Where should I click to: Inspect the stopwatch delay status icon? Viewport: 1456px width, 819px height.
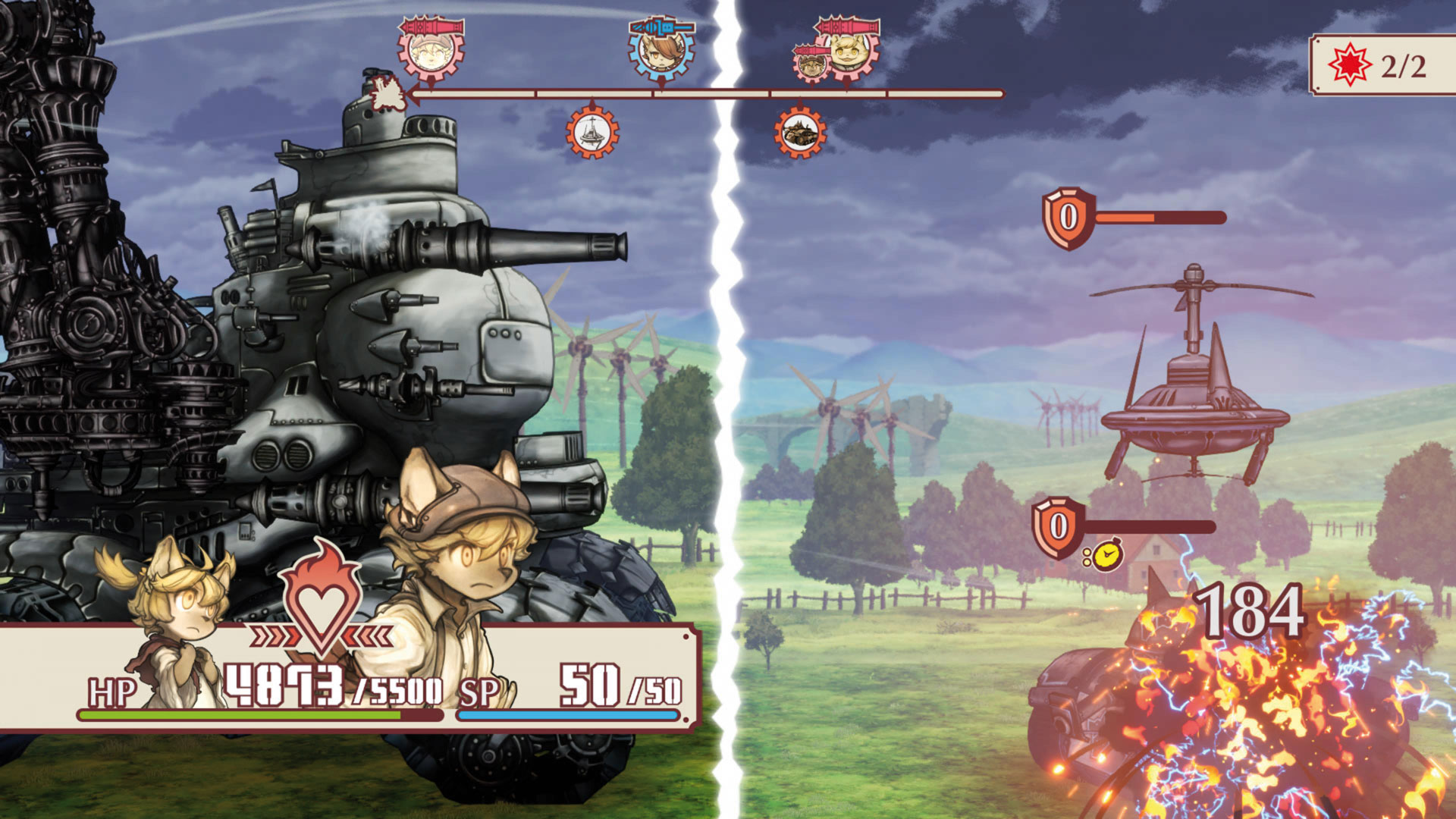1106,555
